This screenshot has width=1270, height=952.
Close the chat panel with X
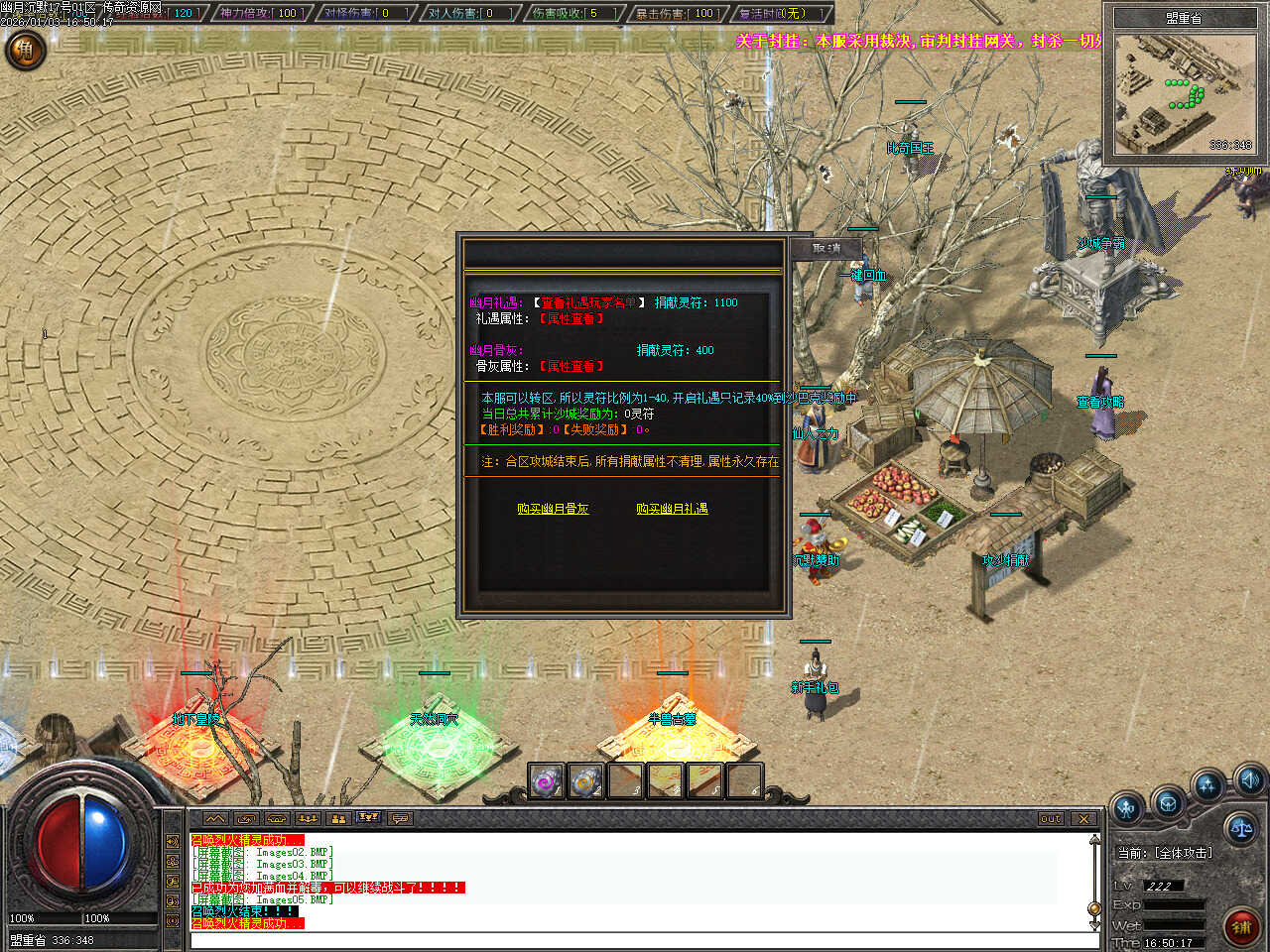[x=1083, y=819]
